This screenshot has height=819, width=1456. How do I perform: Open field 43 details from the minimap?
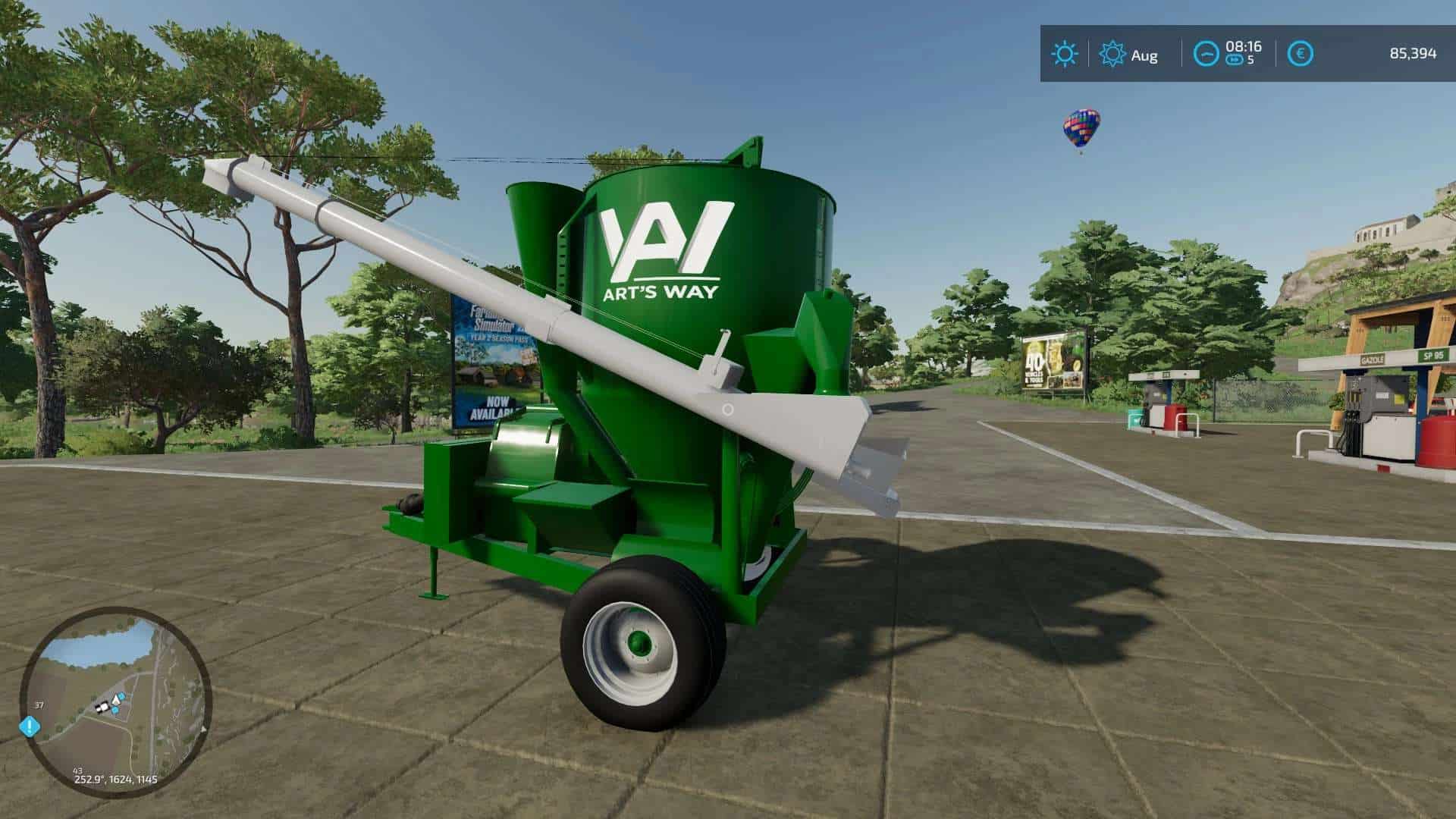coord(77,771)
